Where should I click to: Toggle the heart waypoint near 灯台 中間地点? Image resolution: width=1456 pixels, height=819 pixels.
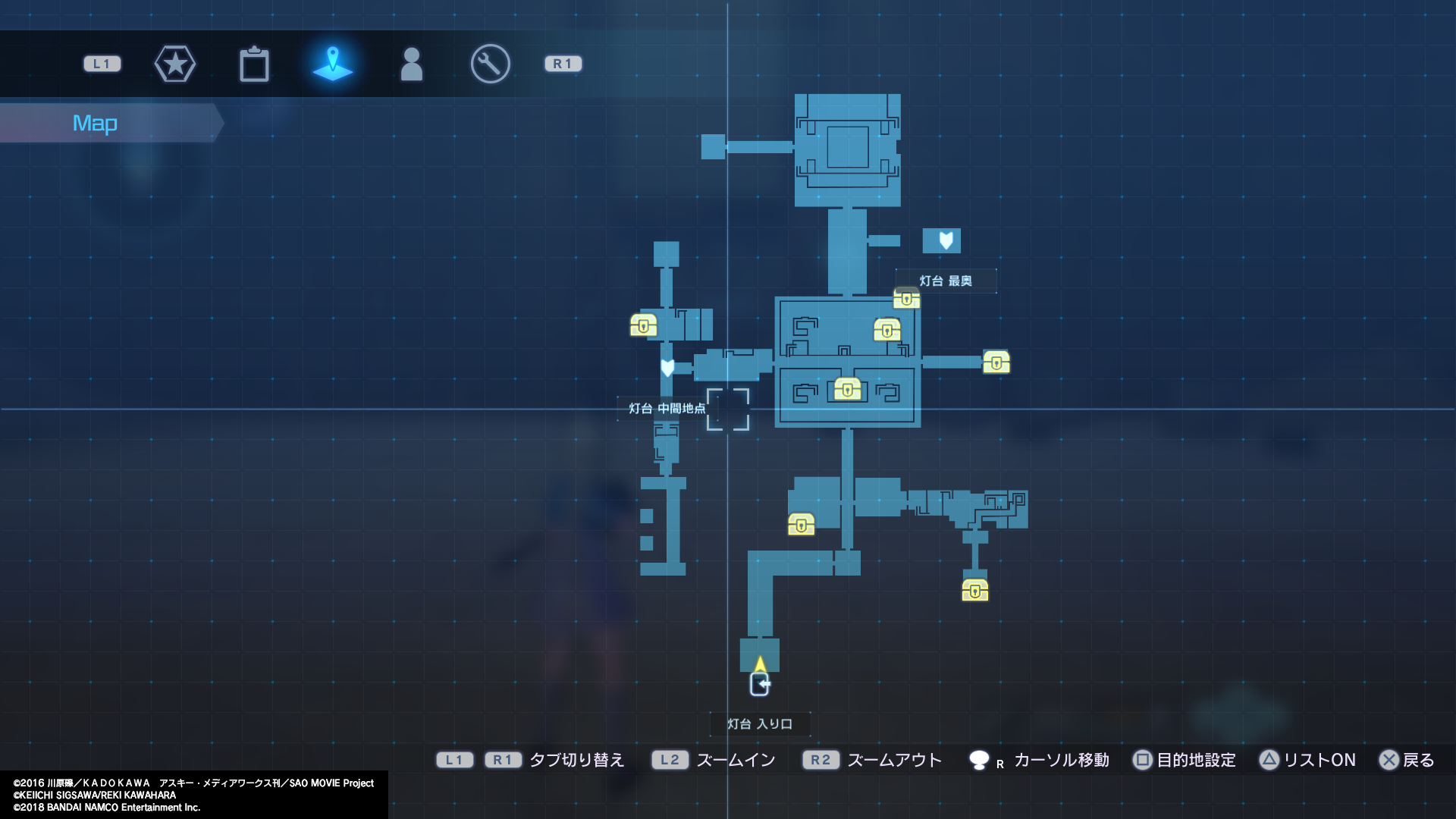(667, 367)
